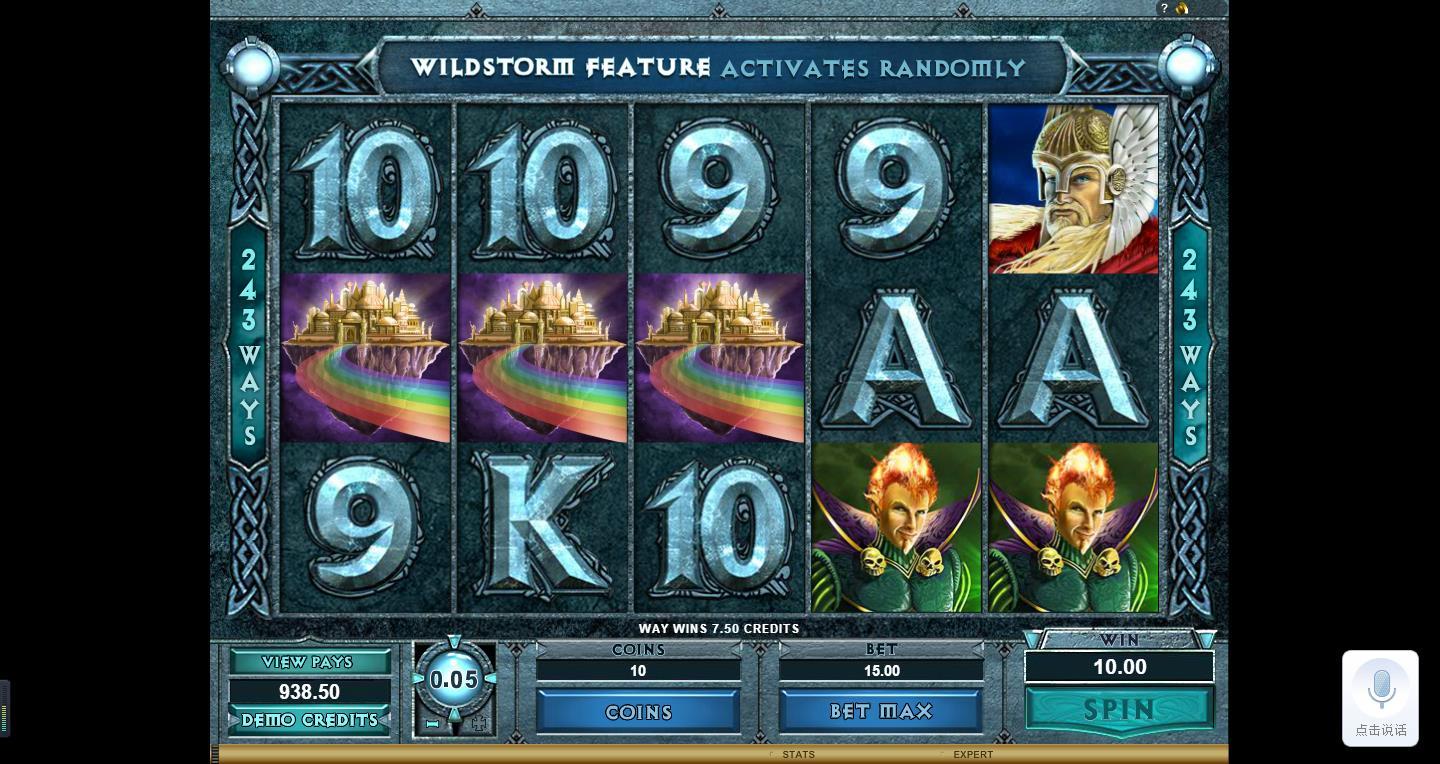The width and height of the screenshot is (1440, 764).
Task: Open the Stats panel
Action: 798,754
